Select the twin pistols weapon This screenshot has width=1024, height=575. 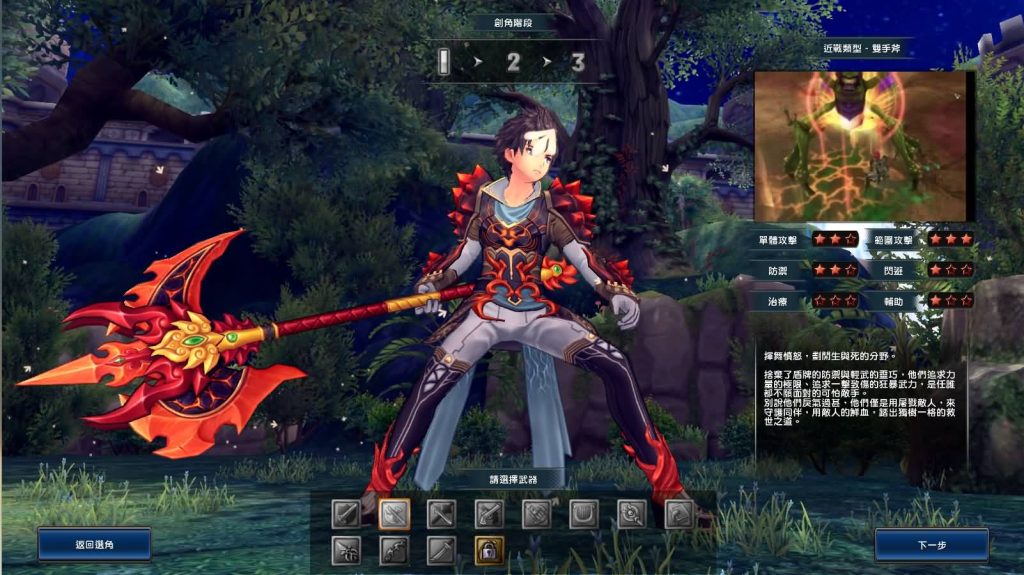coord(490,514)
